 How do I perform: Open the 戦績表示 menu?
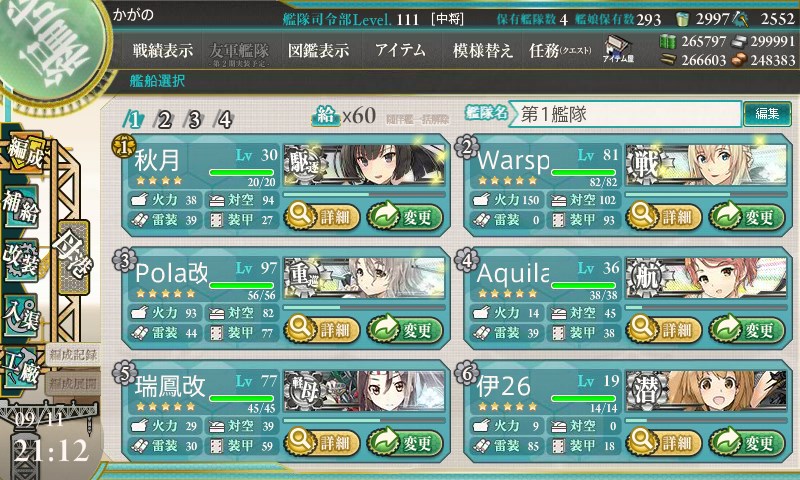pos(163,50)
